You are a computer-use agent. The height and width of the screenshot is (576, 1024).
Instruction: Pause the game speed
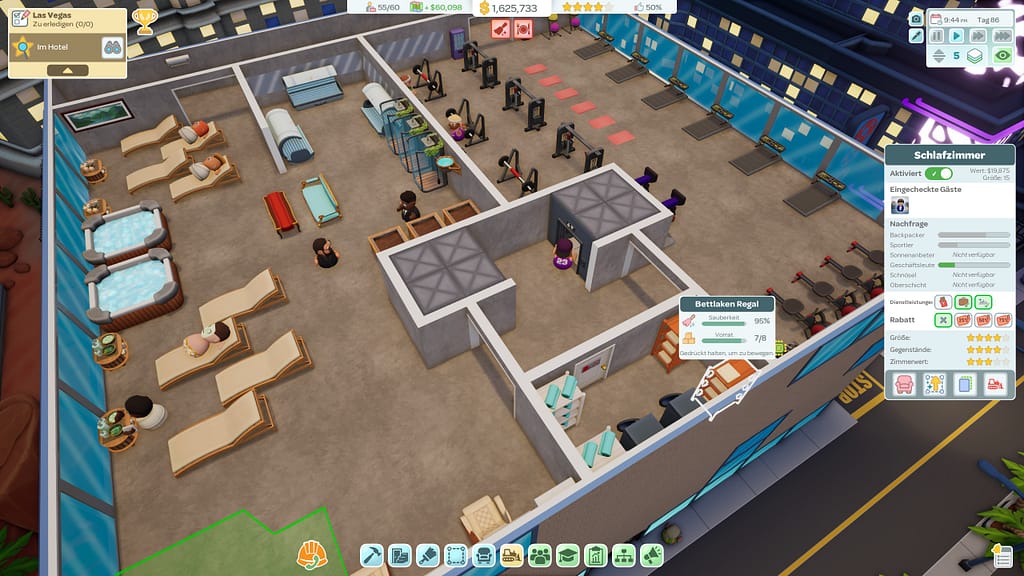[x=937, y=36]
